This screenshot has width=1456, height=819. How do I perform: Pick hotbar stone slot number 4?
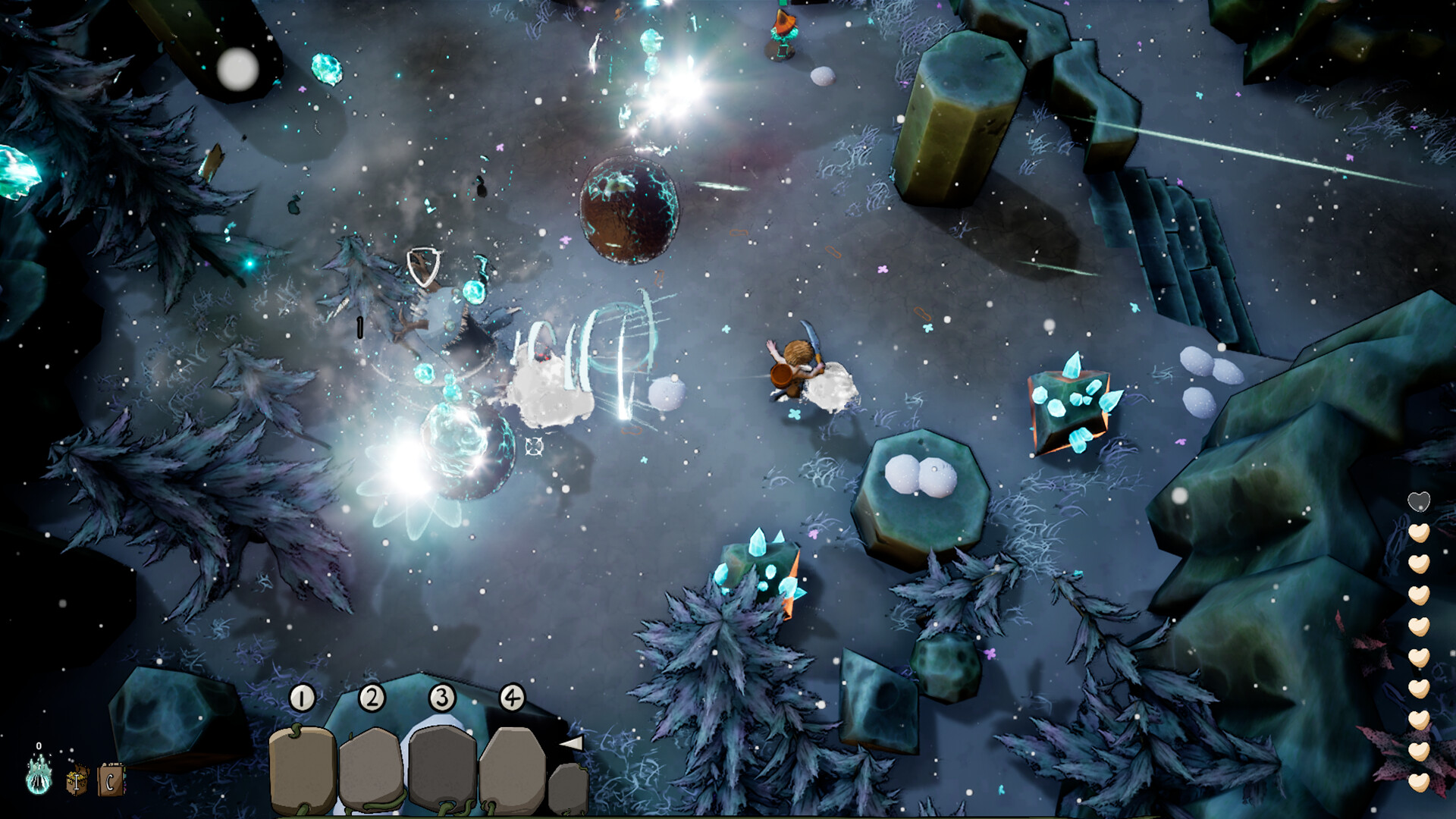point(512,767)
